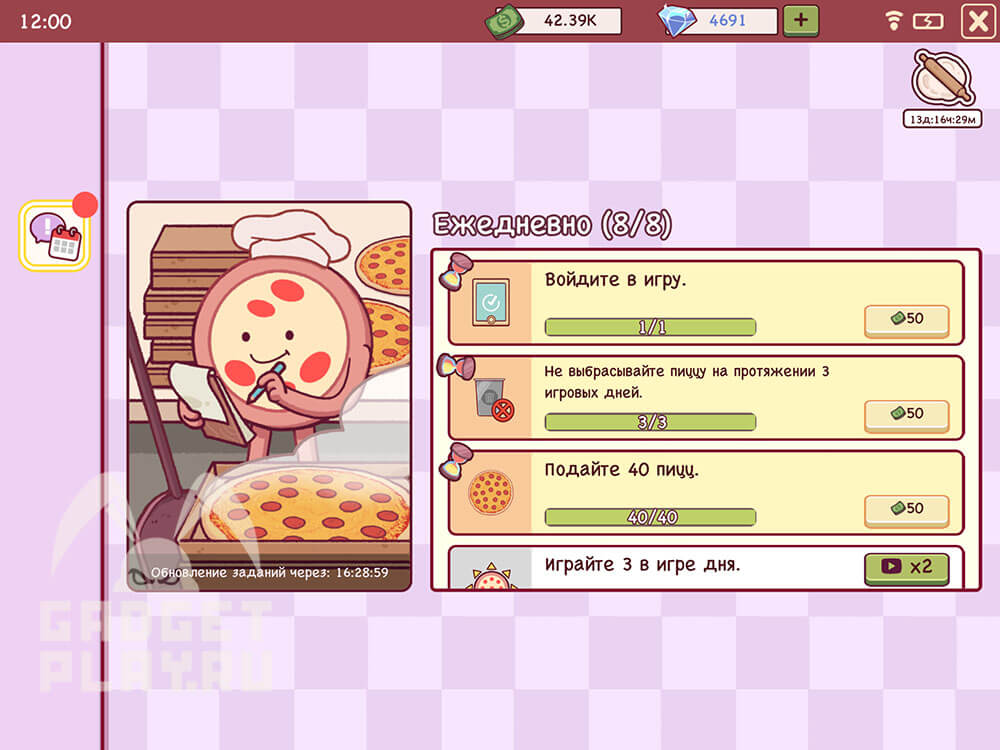Claim 50 cash for "Войдите в игру"
The width and height of the screenshot is (1000, 750).
click(x=906, y=319)
